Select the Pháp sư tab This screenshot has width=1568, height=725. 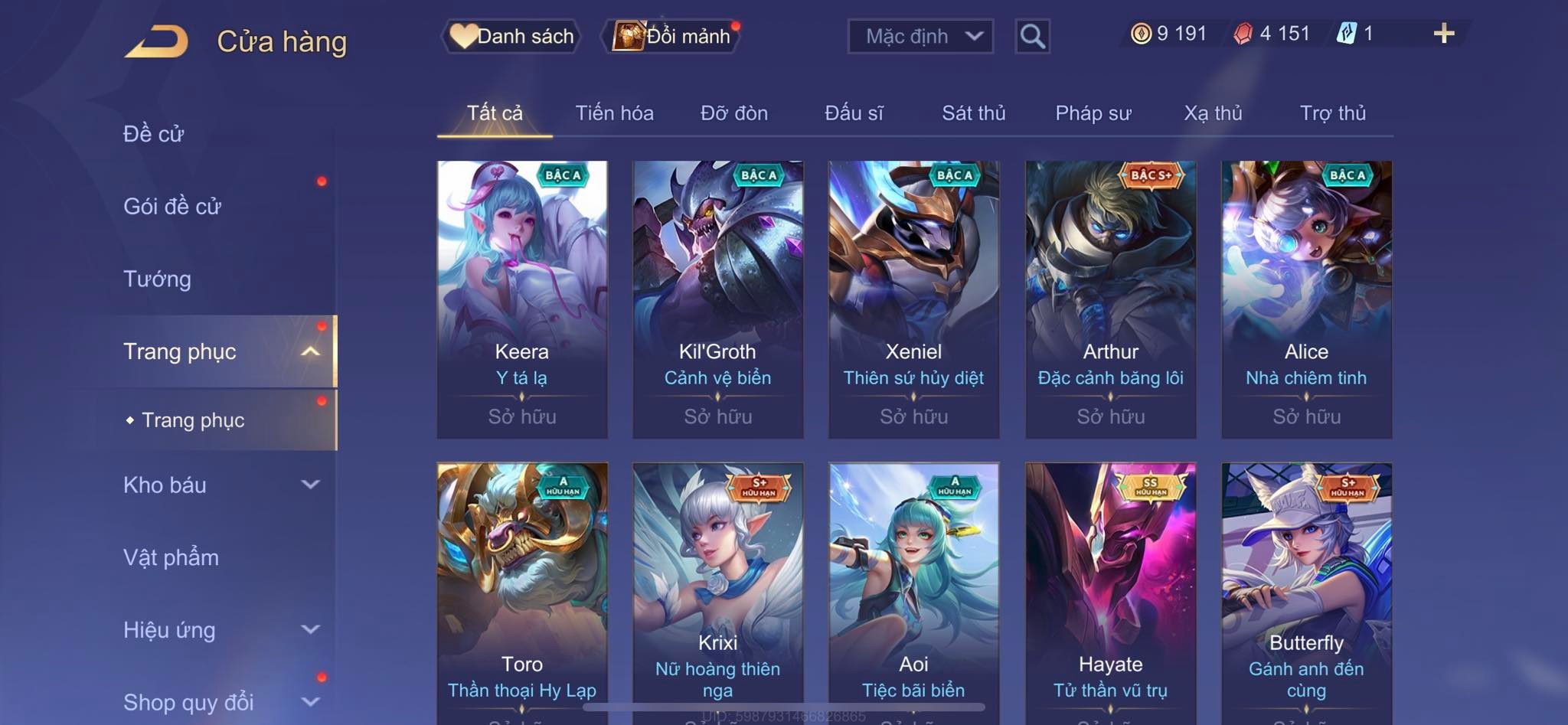pos(1093,113)
